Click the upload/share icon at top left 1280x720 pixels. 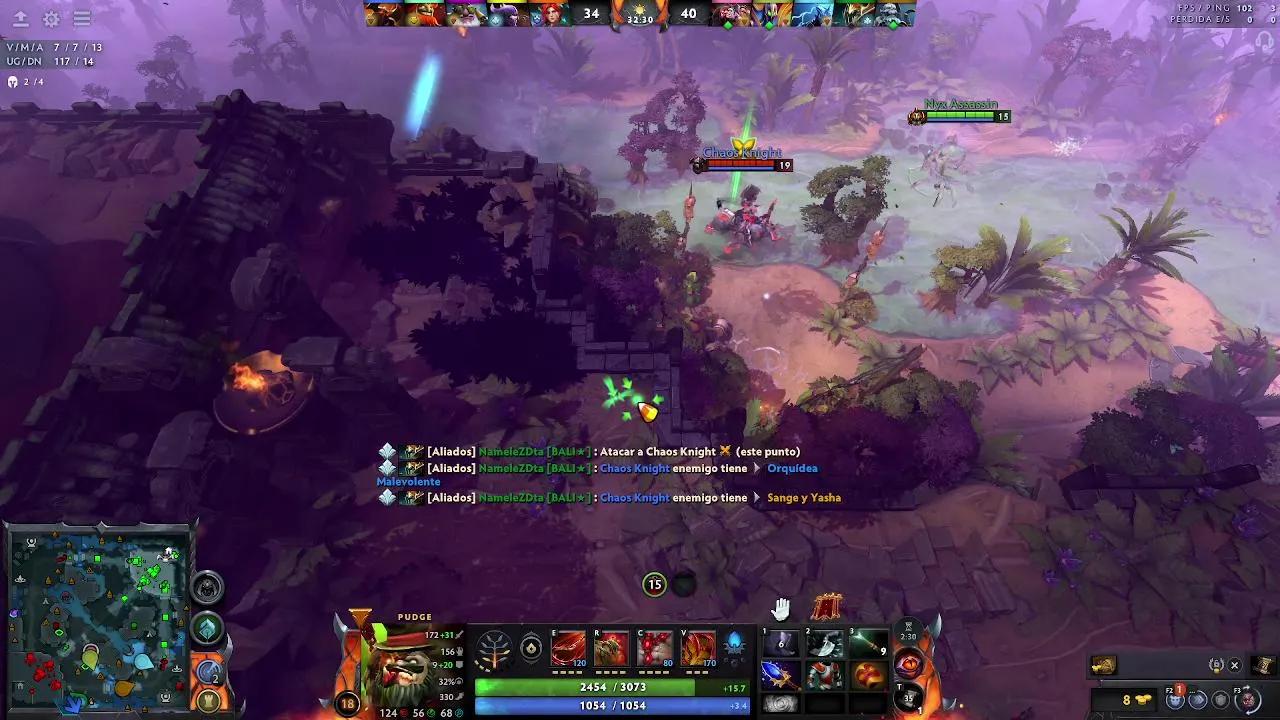[x=18, y=19]
